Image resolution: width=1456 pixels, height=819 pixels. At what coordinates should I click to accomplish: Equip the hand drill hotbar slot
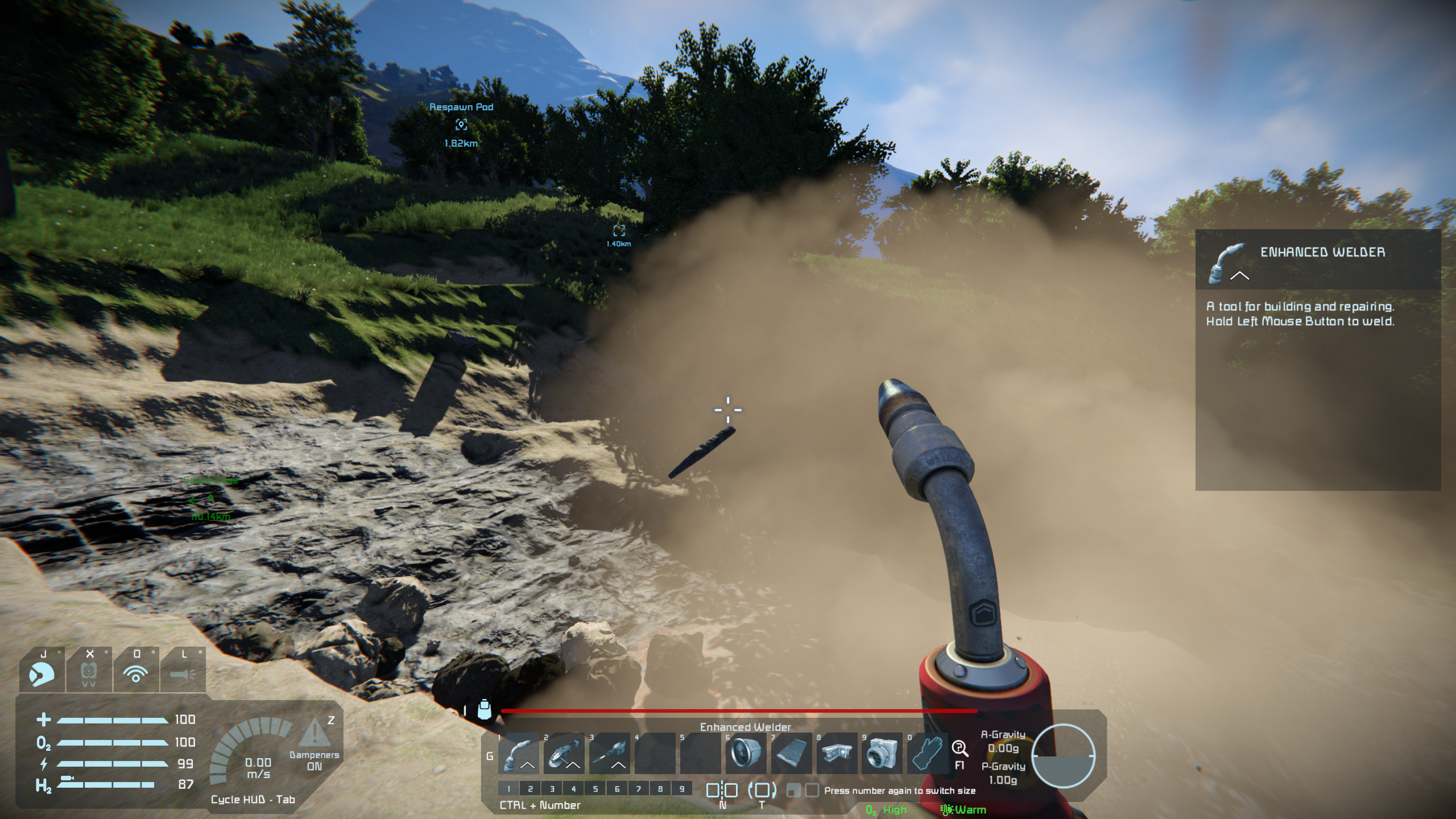pyautogui.click(x=609, y=753)
